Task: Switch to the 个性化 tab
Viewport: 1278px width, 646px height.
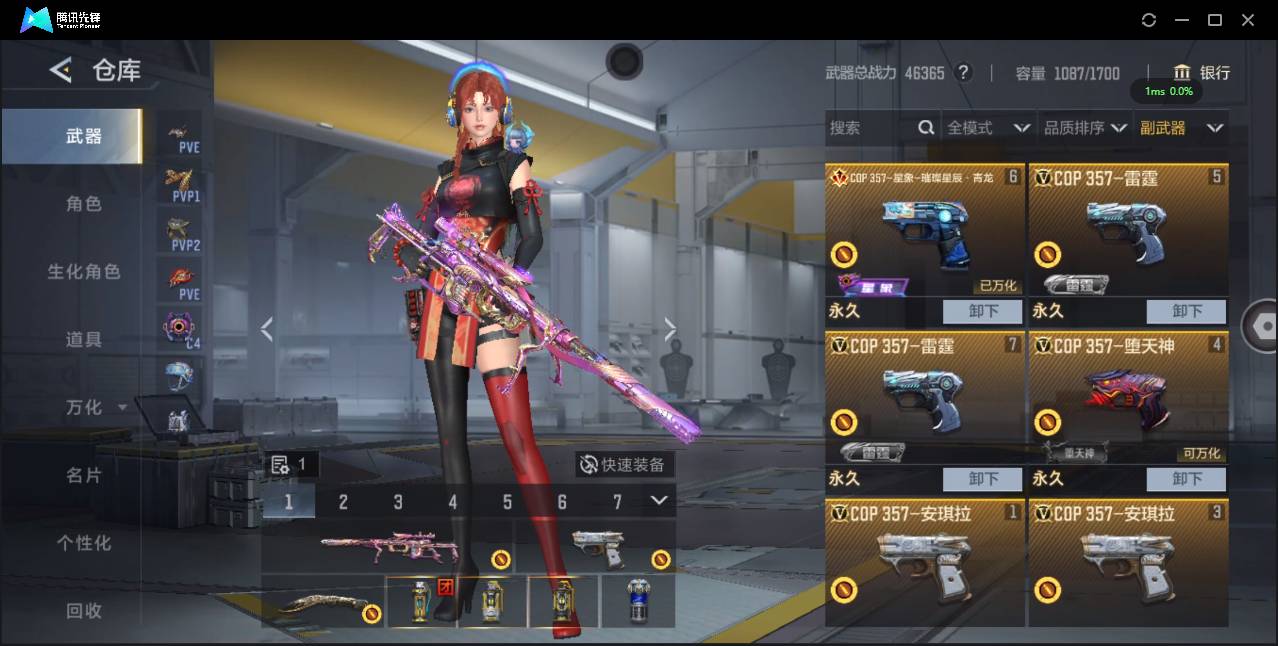Action: 84,543
